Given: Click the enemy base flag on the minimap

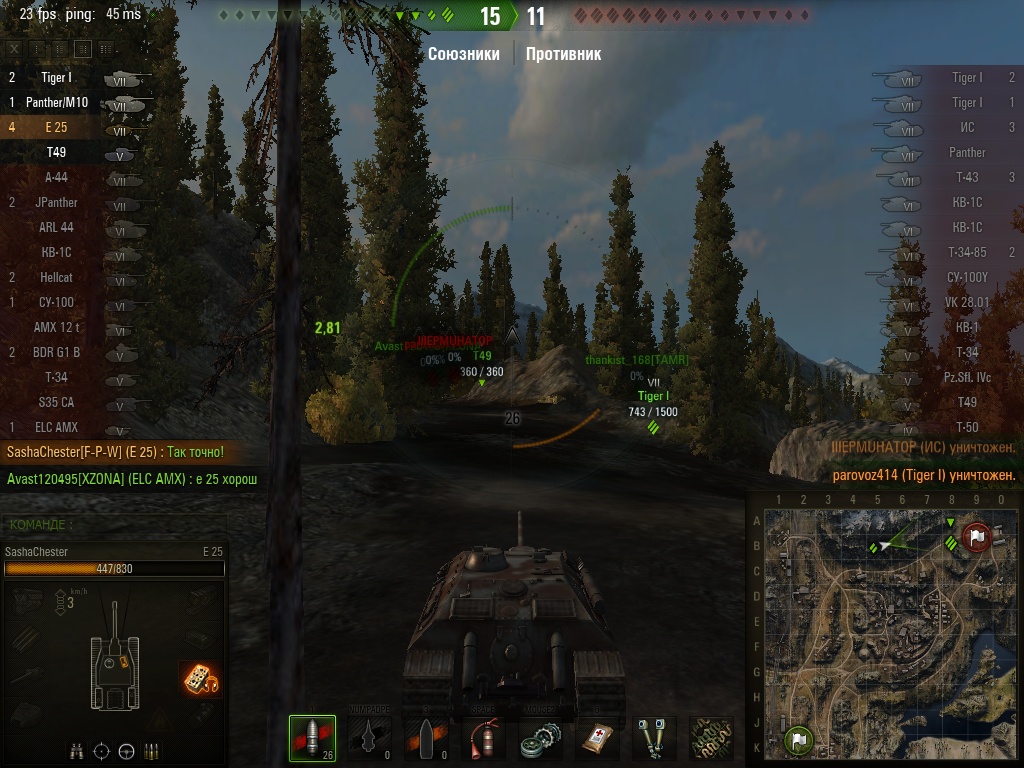Looking at the screenshot, I should click(x=977, y=537).
